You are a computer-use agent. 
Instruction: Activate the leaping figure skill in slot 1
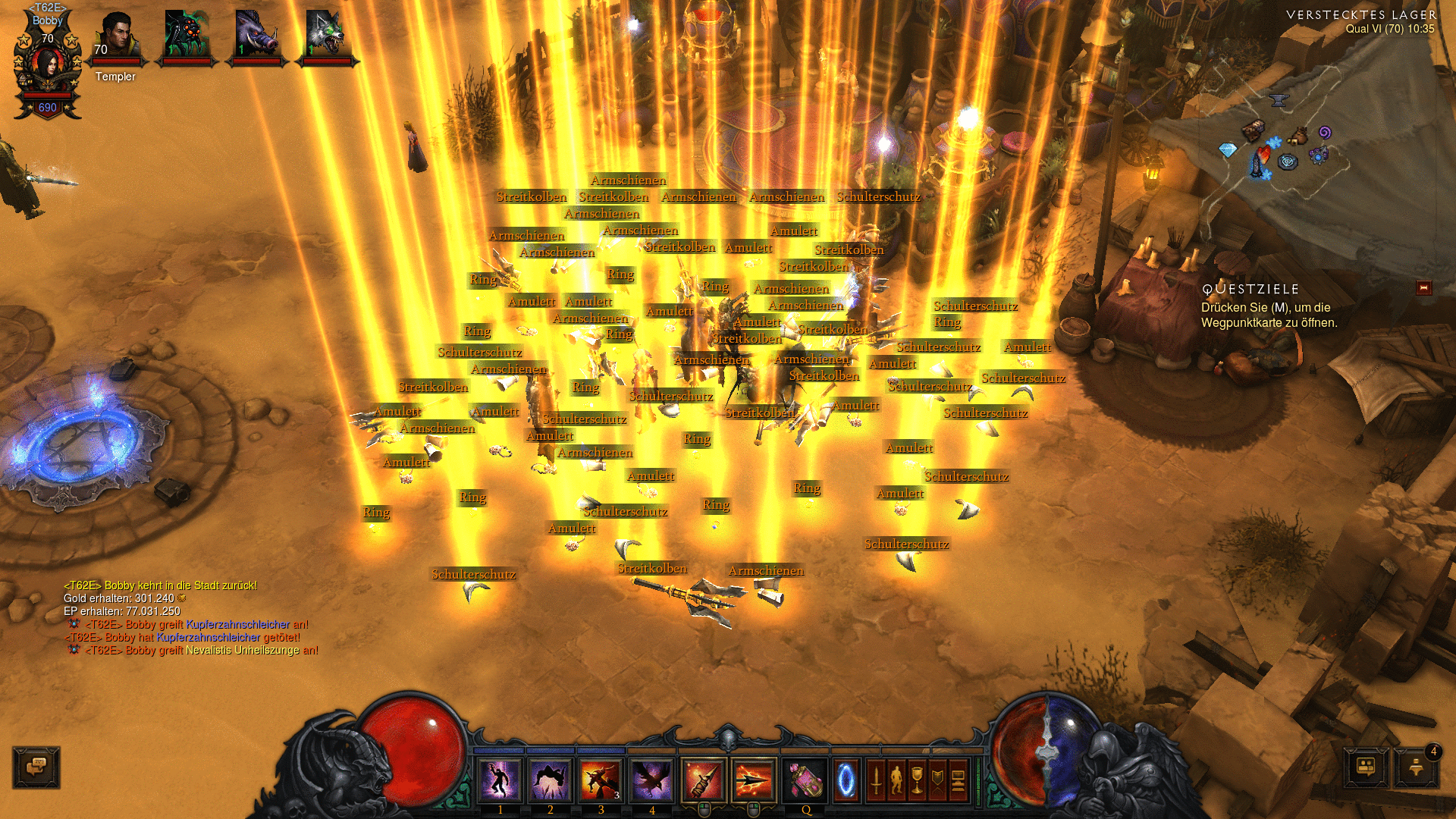[500, 780]
